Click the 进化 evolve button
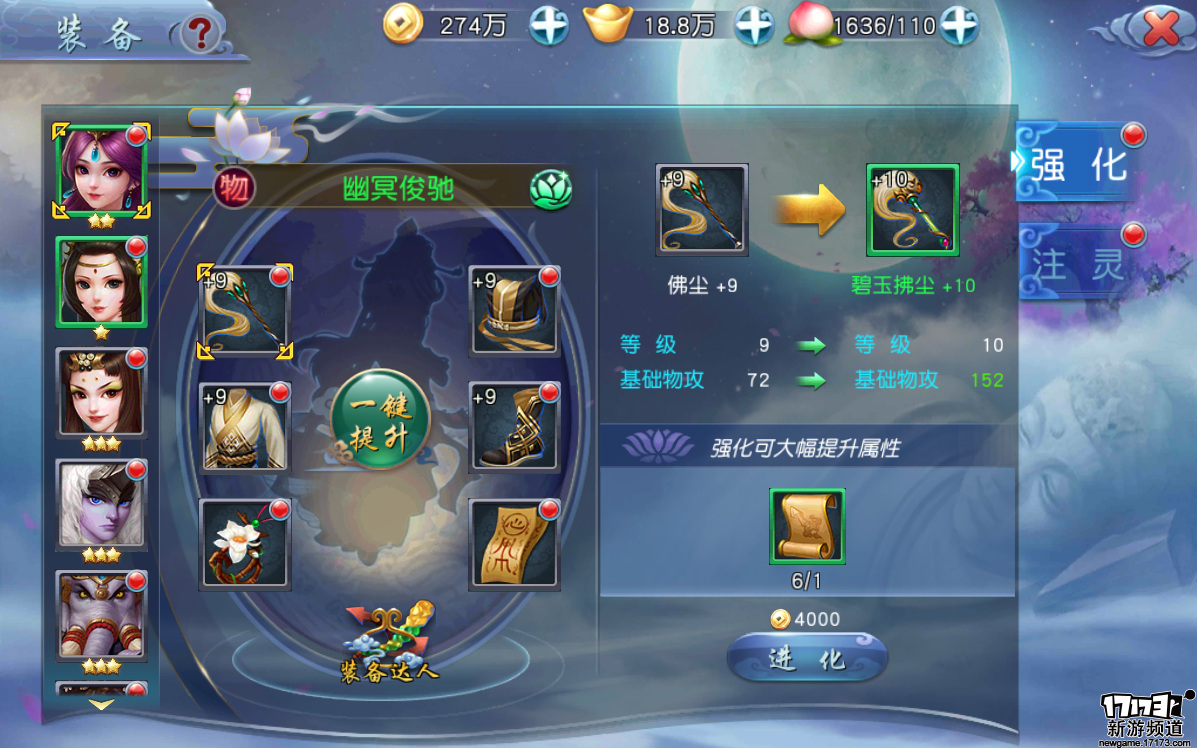1197x748 pixels. pos(806,660)
